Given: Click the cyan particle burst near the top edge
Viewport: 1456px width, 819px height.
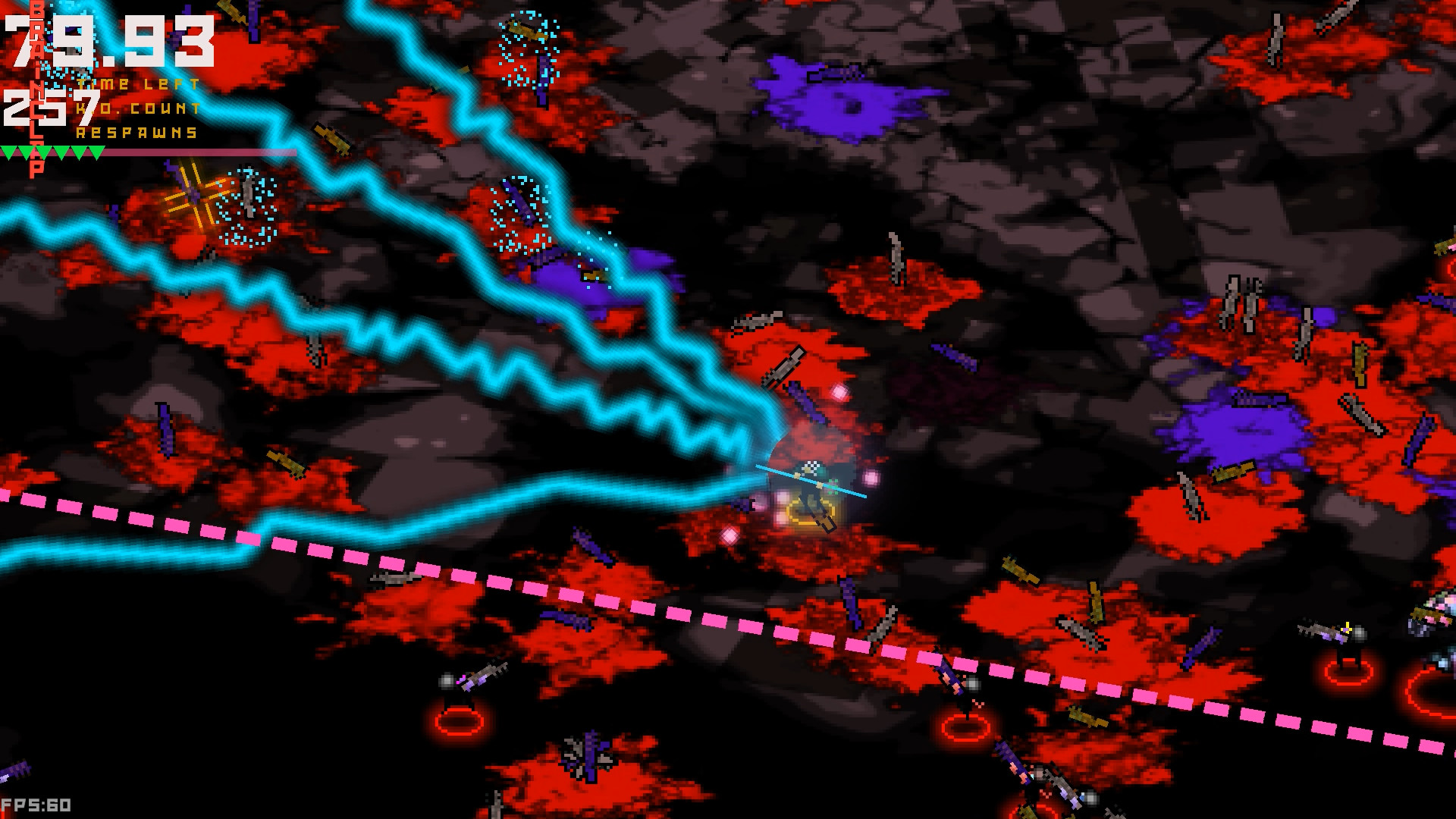Looking at the screenshot, I should 527,45.
